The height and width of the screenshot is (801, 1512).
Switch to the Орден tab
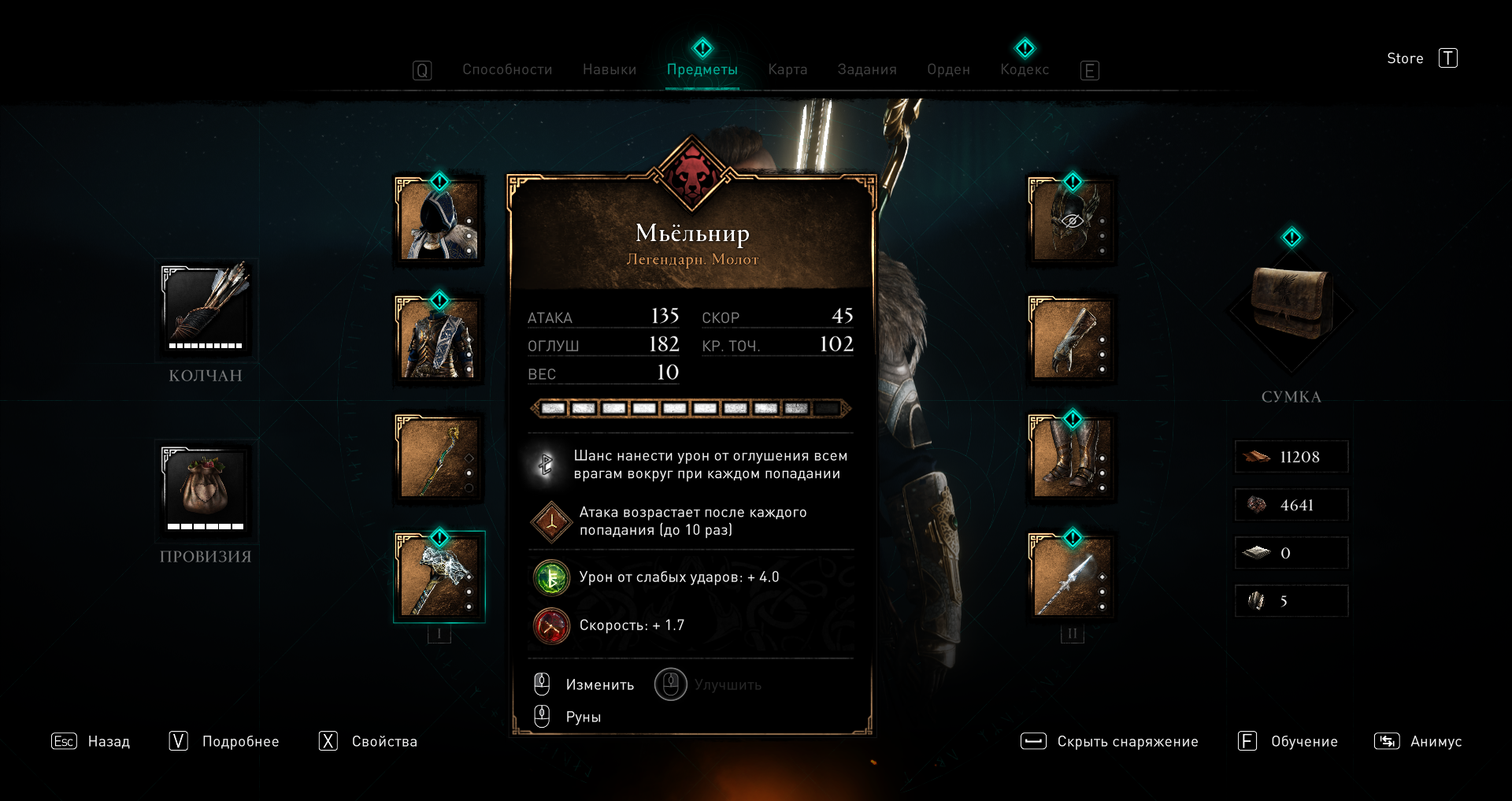(948, 69)
